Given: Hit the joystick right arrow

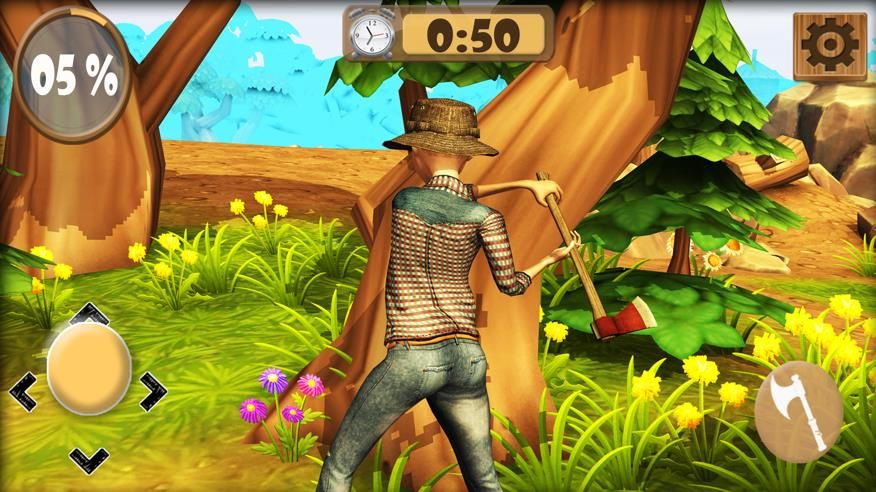Looking at the screenshot, I should point(153,391).
